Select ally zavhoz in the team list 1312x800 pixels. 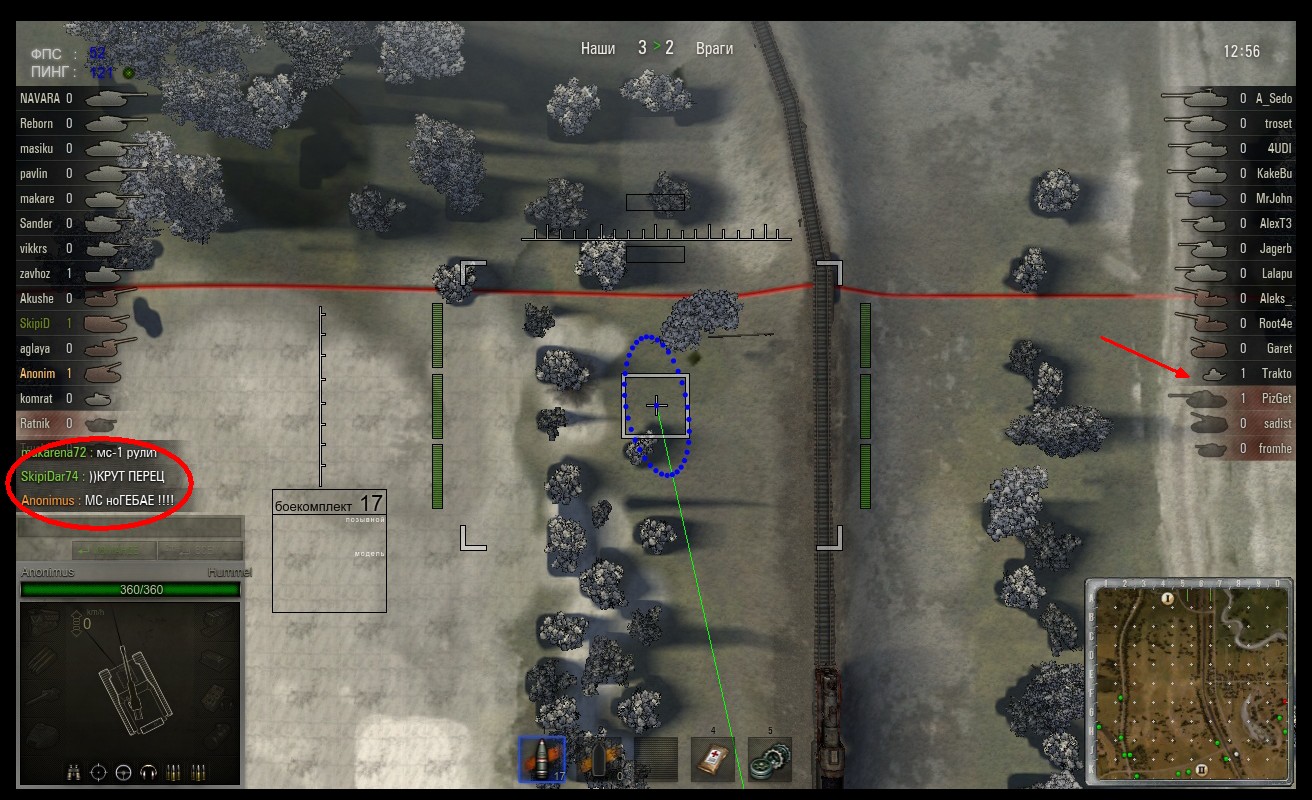coord(37,274)
